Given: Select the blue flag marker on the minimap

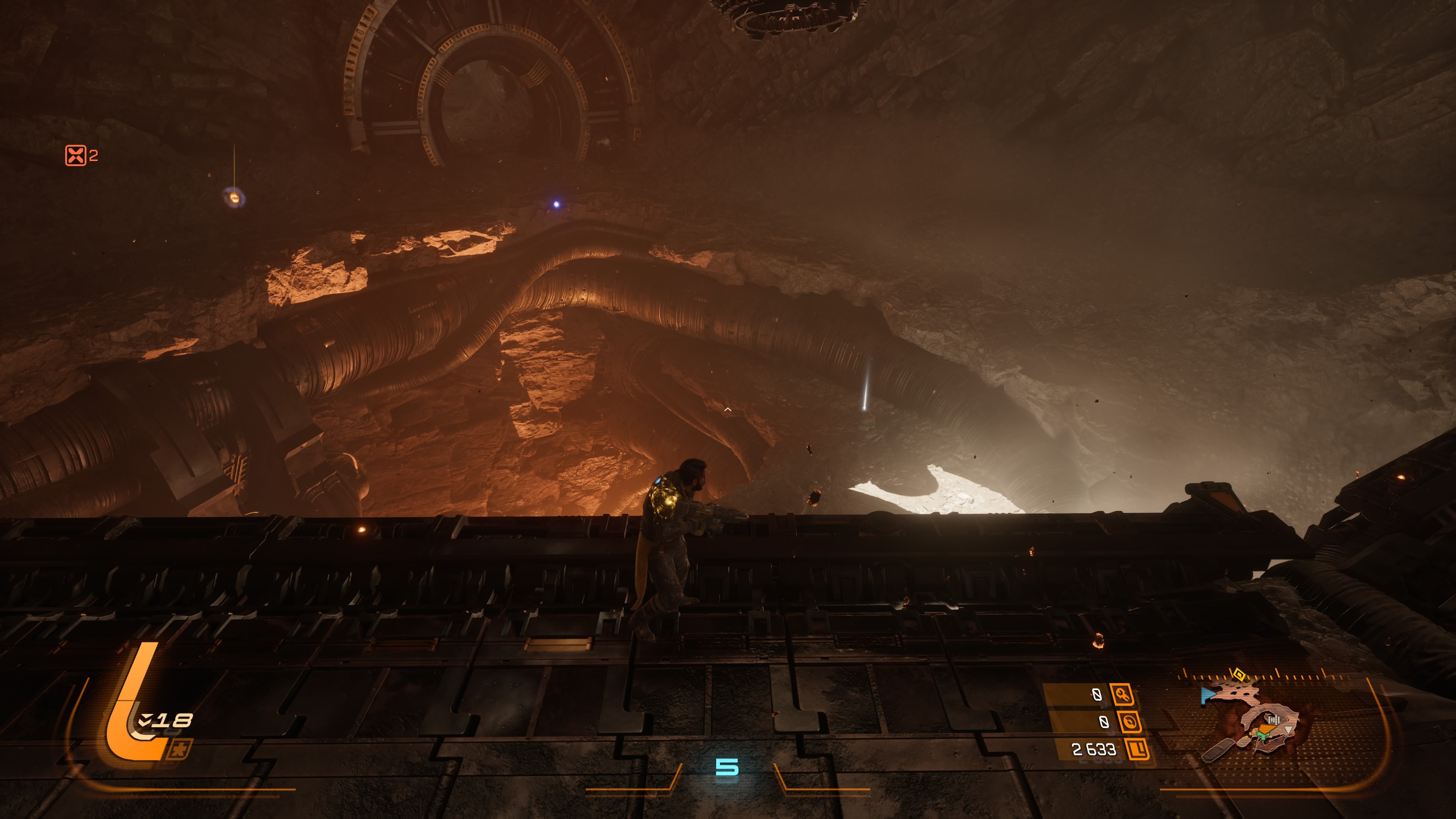Looking at the screenshot, I should (1208, 695).
